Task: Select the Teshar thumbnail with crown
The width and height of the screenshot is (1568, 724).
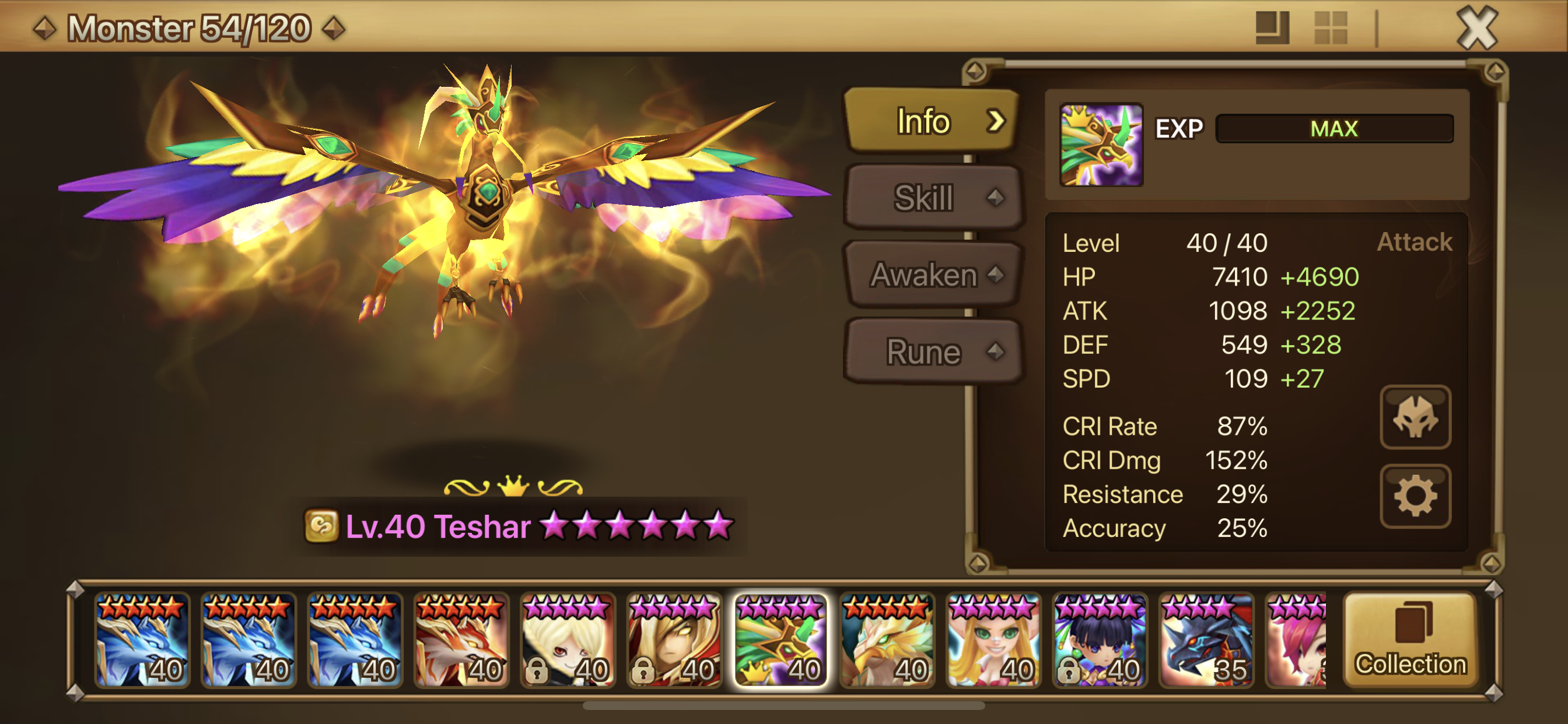Action: (x=780, y=640)
